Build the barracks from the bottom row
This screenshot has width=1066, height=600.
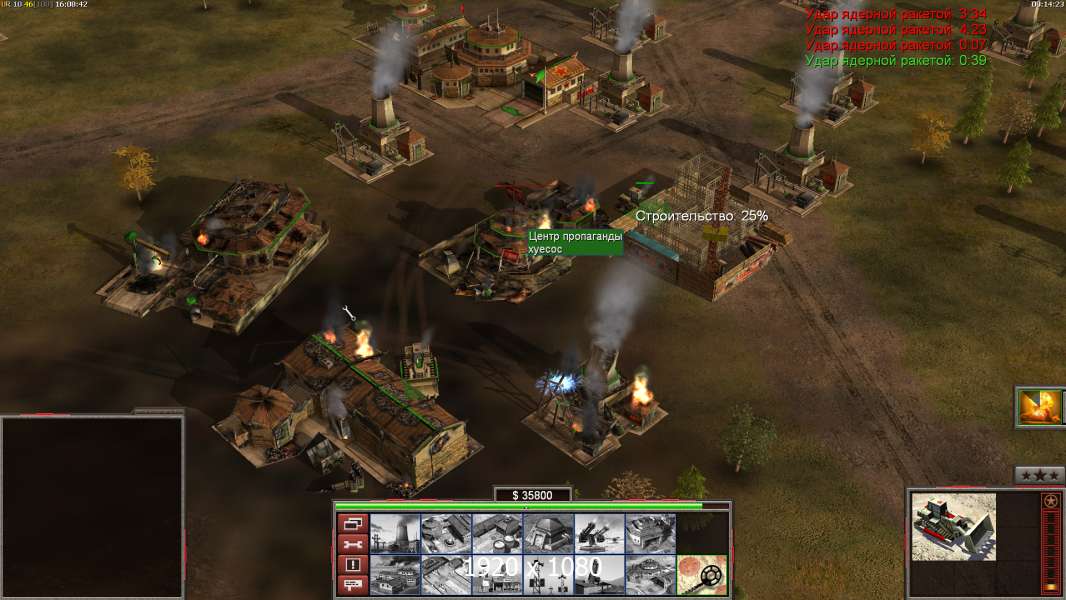[x=395, y=574]
